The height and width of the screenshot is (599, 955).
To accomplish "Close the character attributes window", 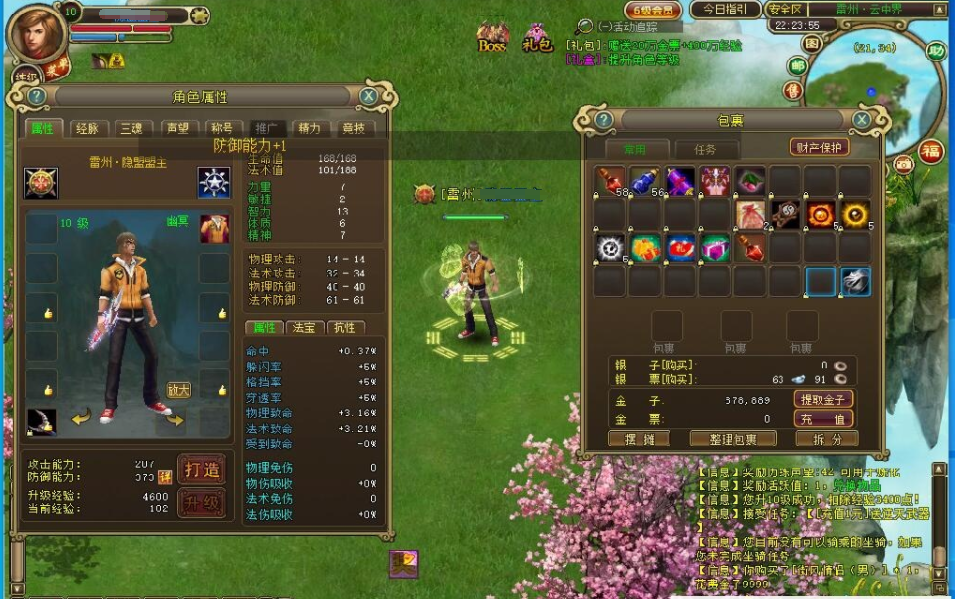I will tap(369, 96).
